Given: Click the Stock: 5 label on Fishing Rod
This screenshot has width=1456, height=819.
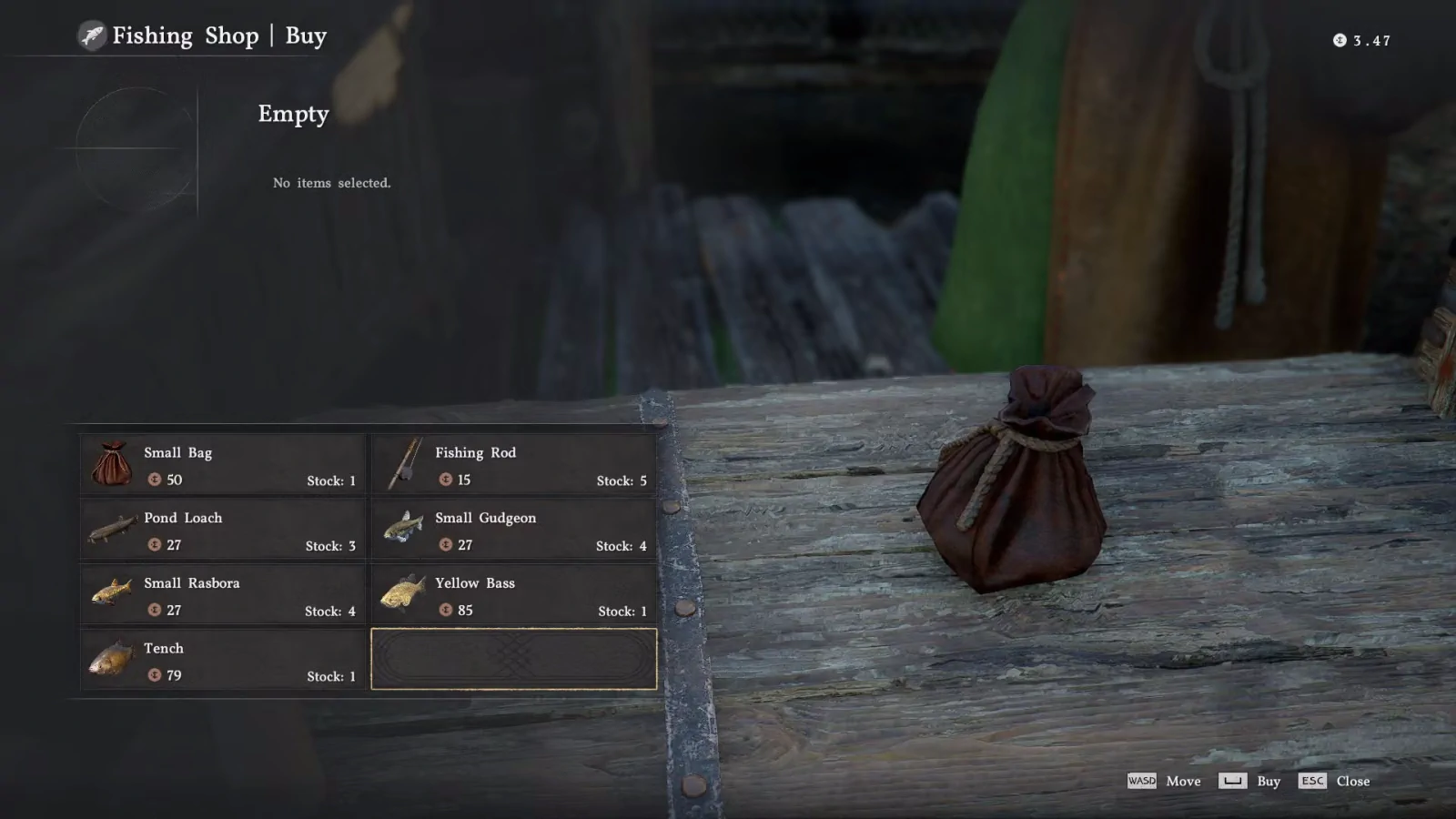Looking at the screenshot, I should (x=622, y=480).
